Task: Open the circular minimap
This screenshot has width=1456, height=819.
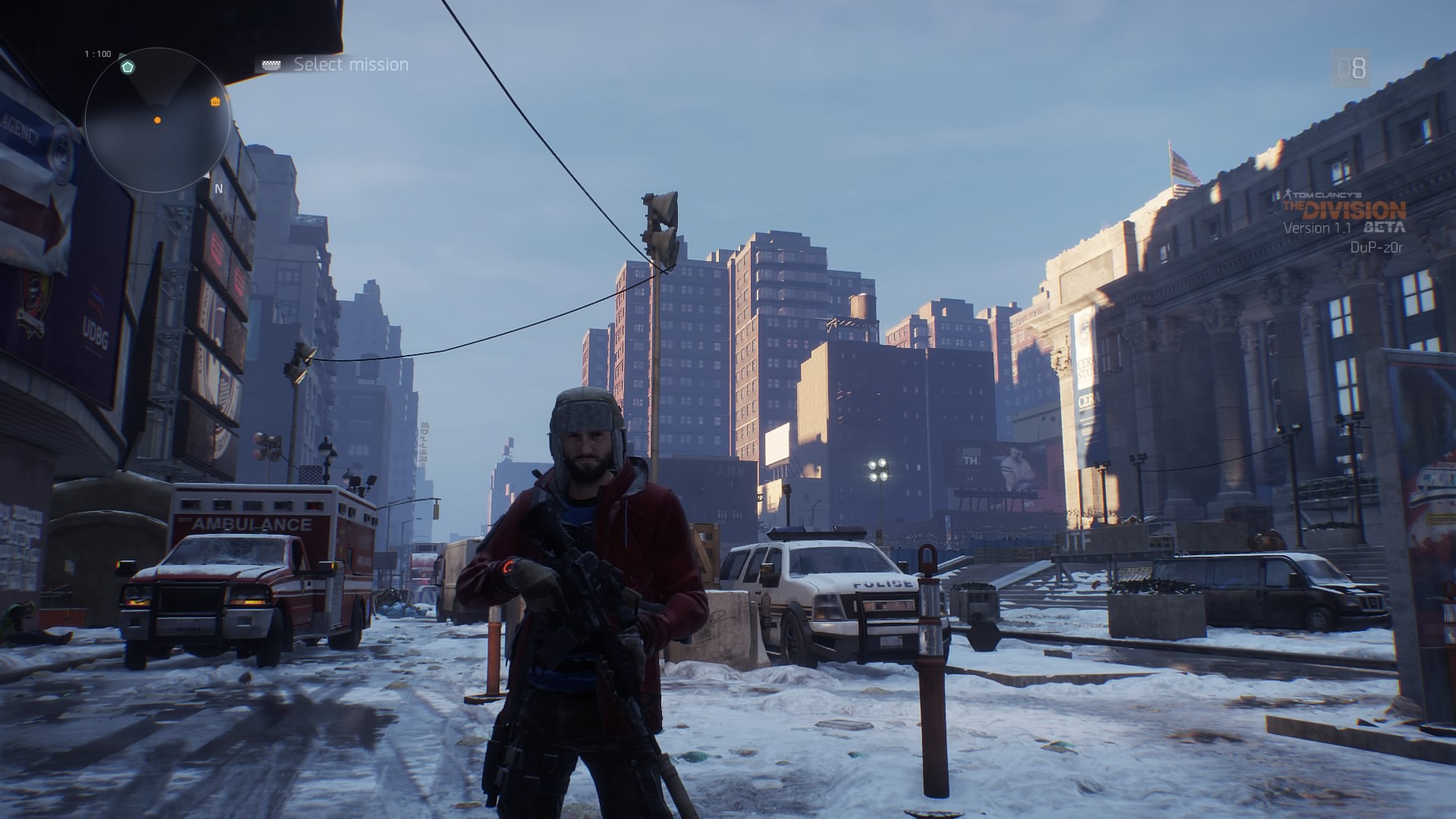Action: point(157,120)
